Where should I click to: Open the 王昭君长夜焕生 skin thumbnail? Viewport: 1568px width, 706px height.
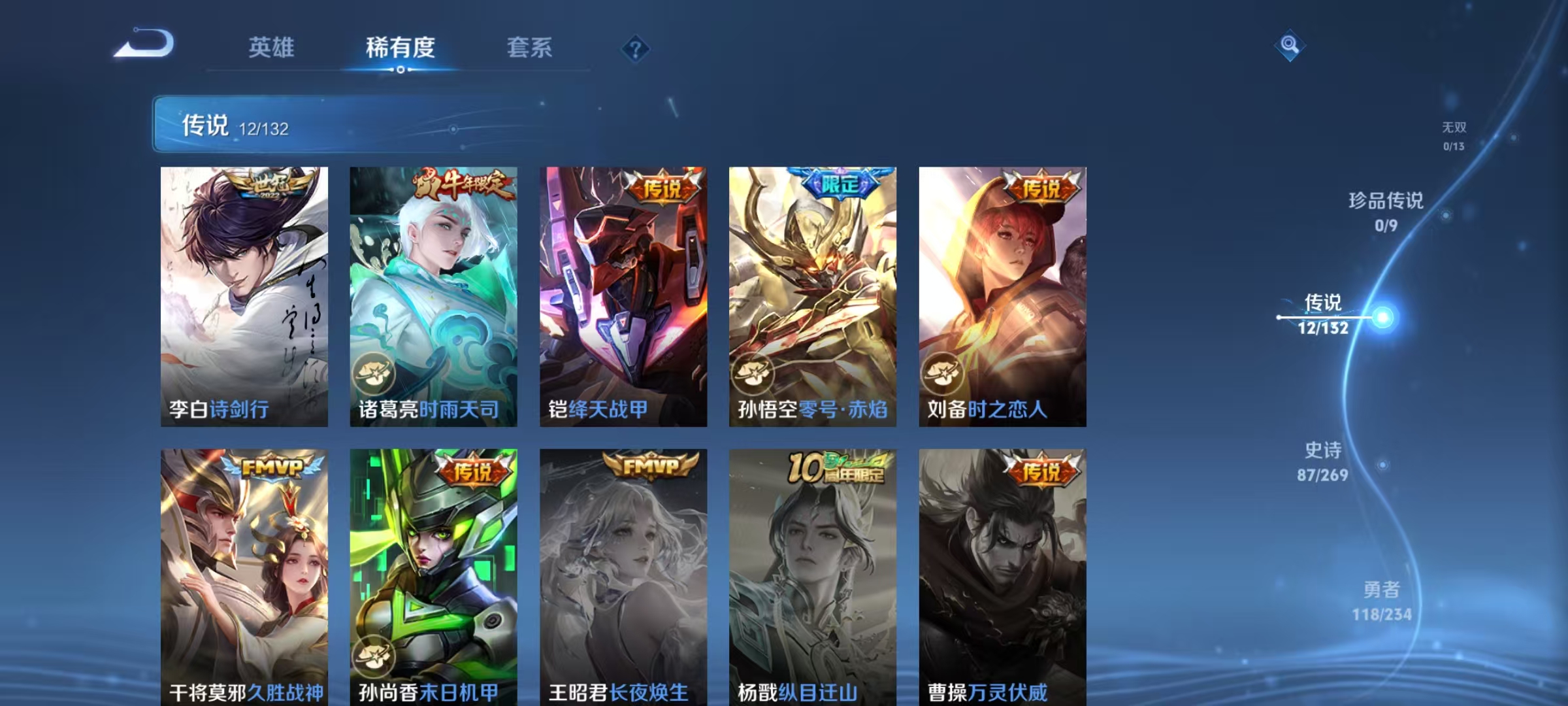tap(622, 575)
